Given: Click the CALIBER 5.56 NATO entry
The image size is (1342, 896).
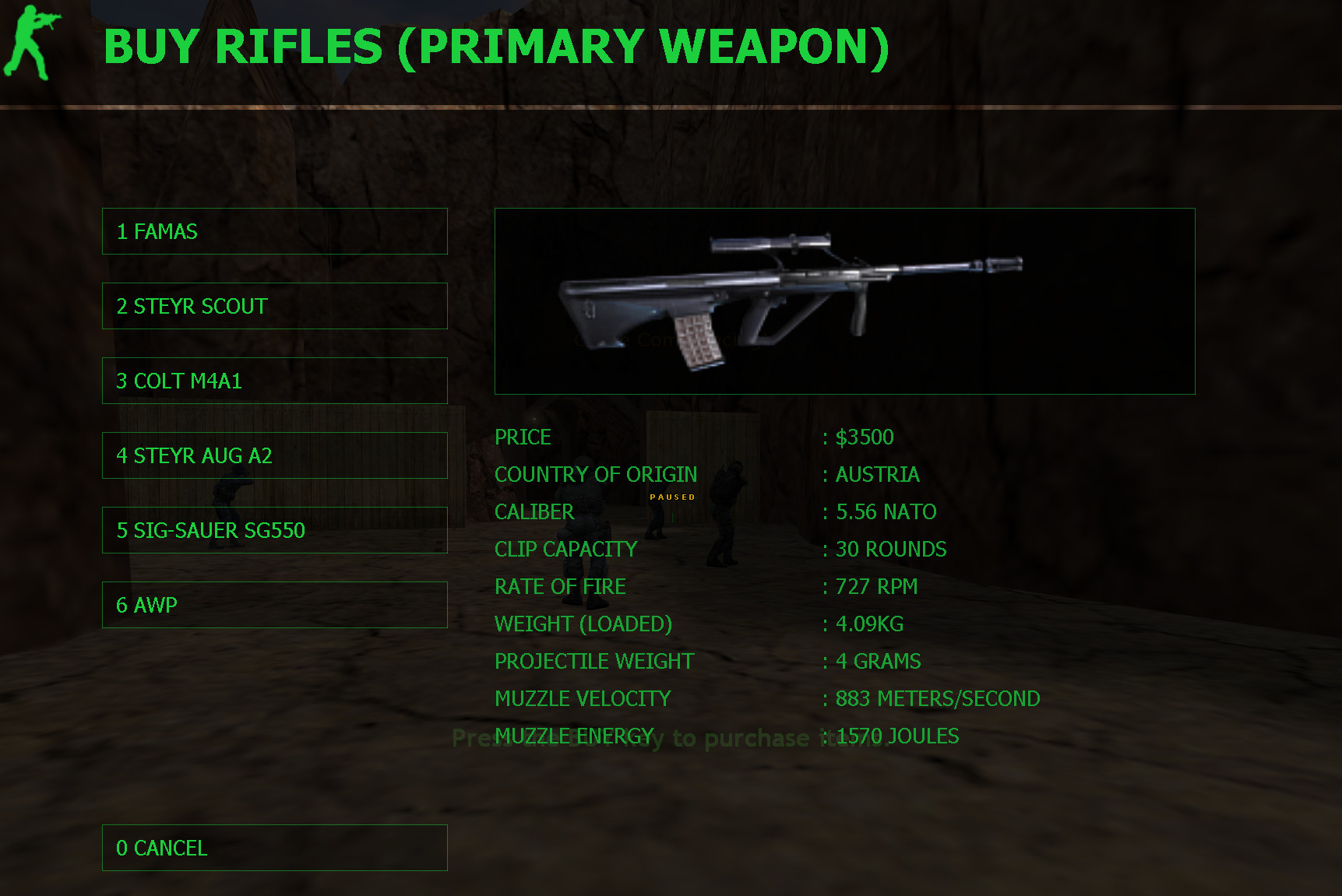Looking at the screenshot, I should click(x=881, y=511).
